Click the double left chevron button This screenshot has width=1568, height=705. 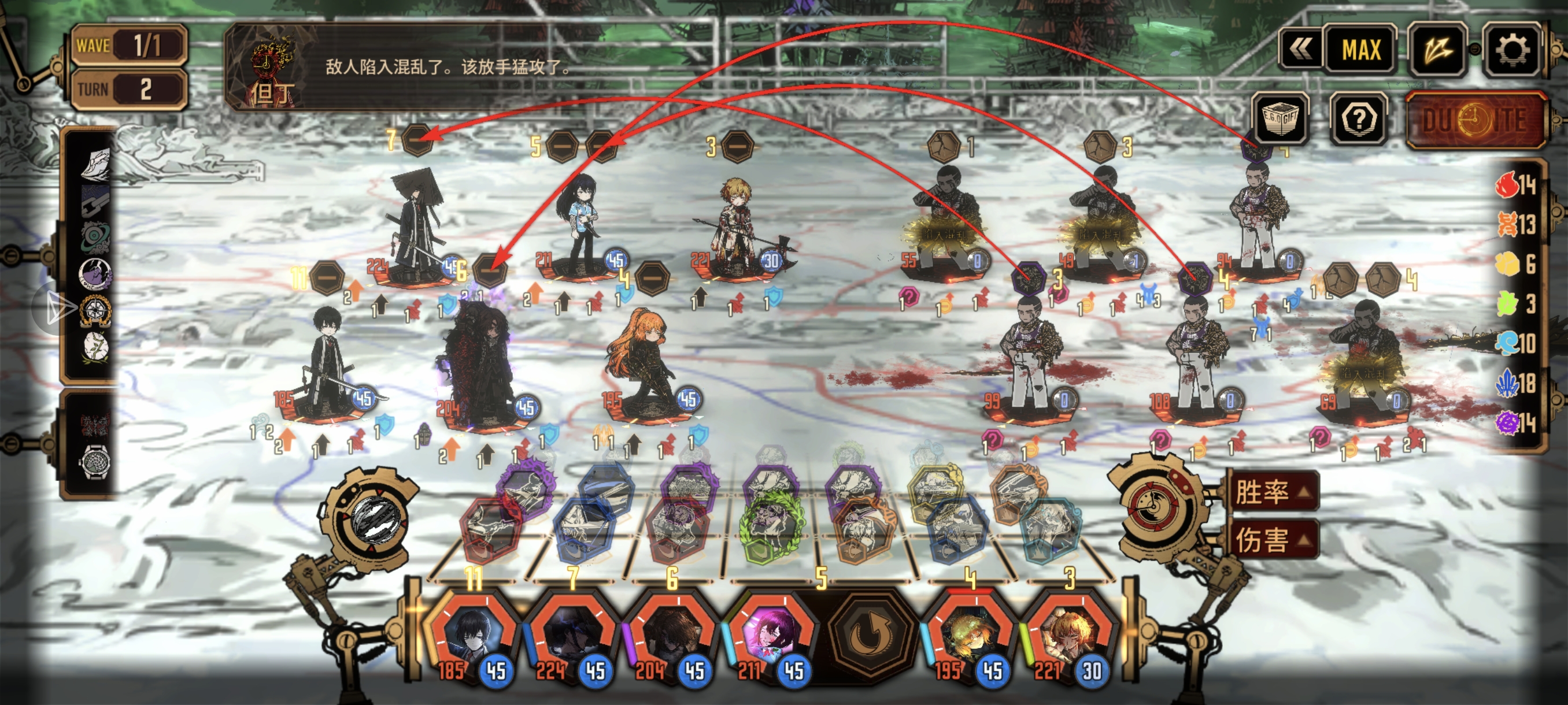tap(1300, 50)
